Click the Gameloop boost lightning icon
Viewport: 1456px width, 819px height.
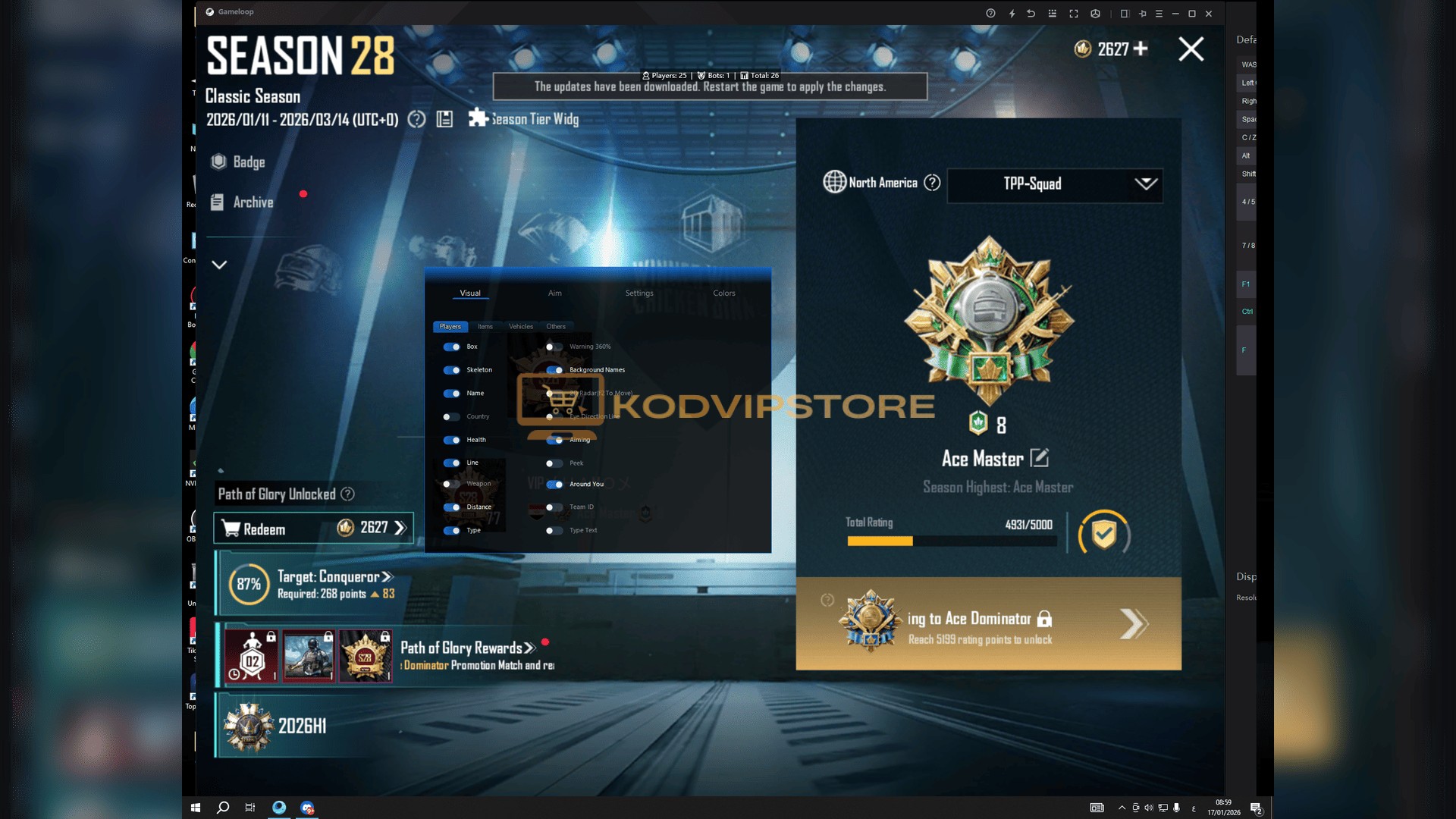1010,13
